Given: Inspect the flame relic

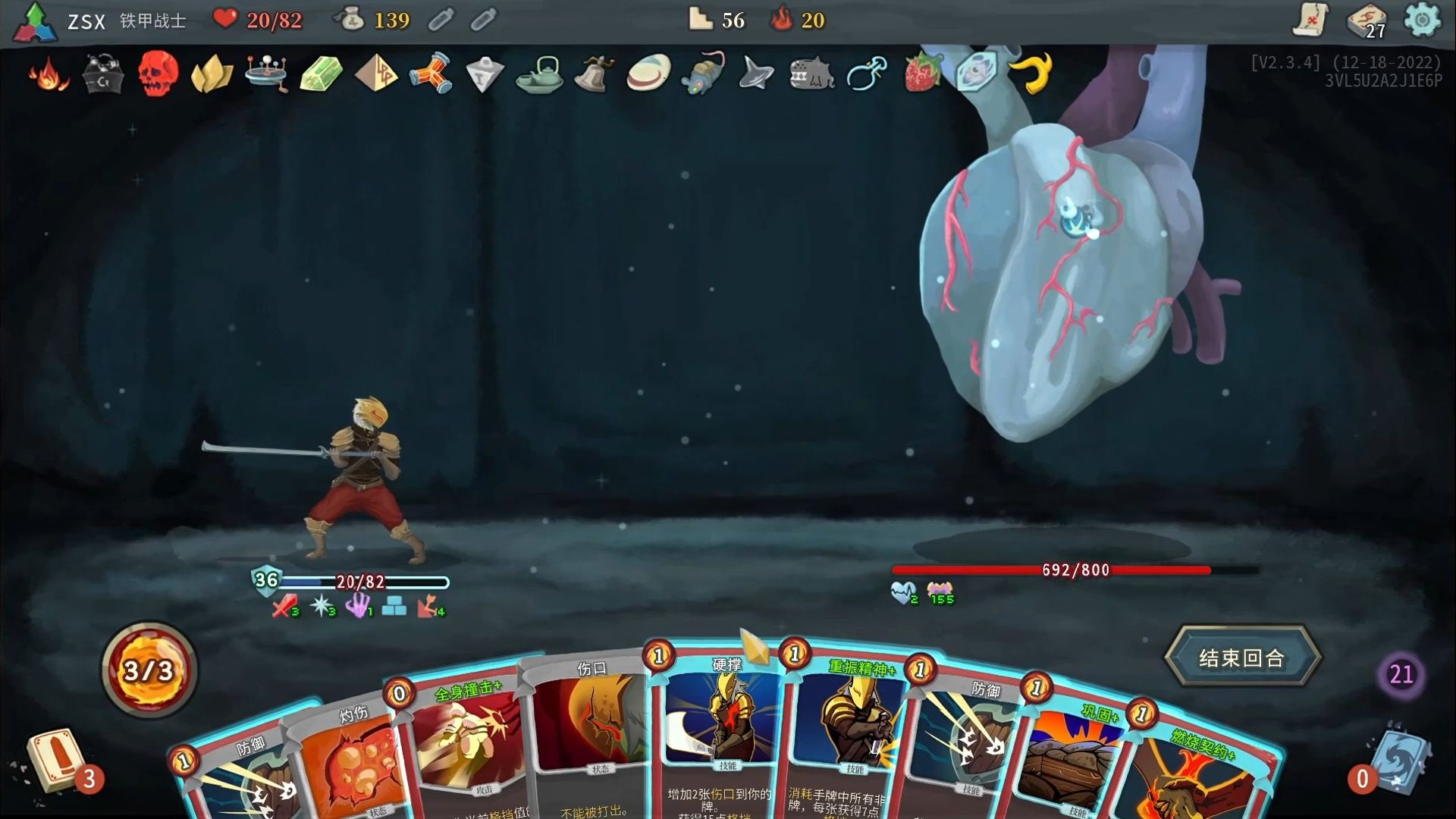Looking at the screenshot, I should 49,74.
